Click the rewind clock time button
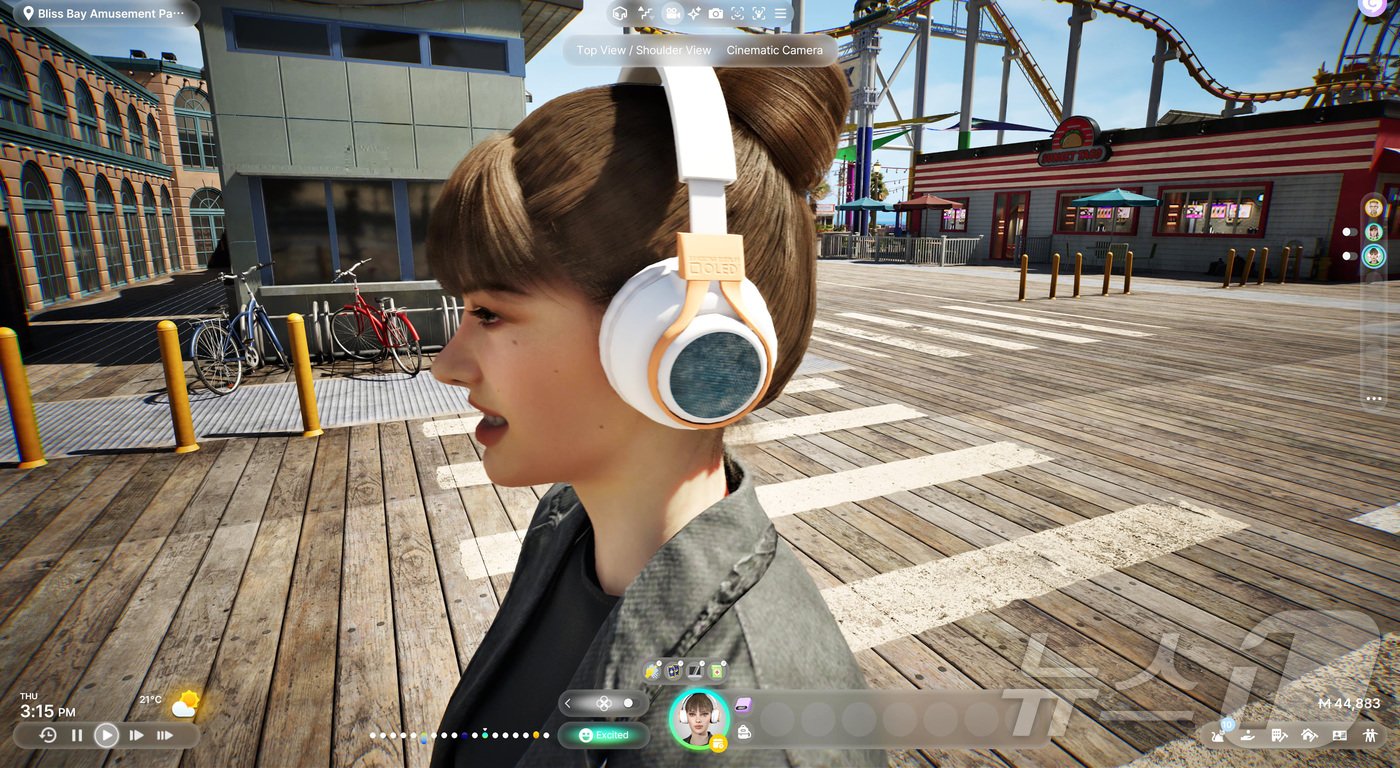Viewport: 1400px width, 768px height. (48, 735)
